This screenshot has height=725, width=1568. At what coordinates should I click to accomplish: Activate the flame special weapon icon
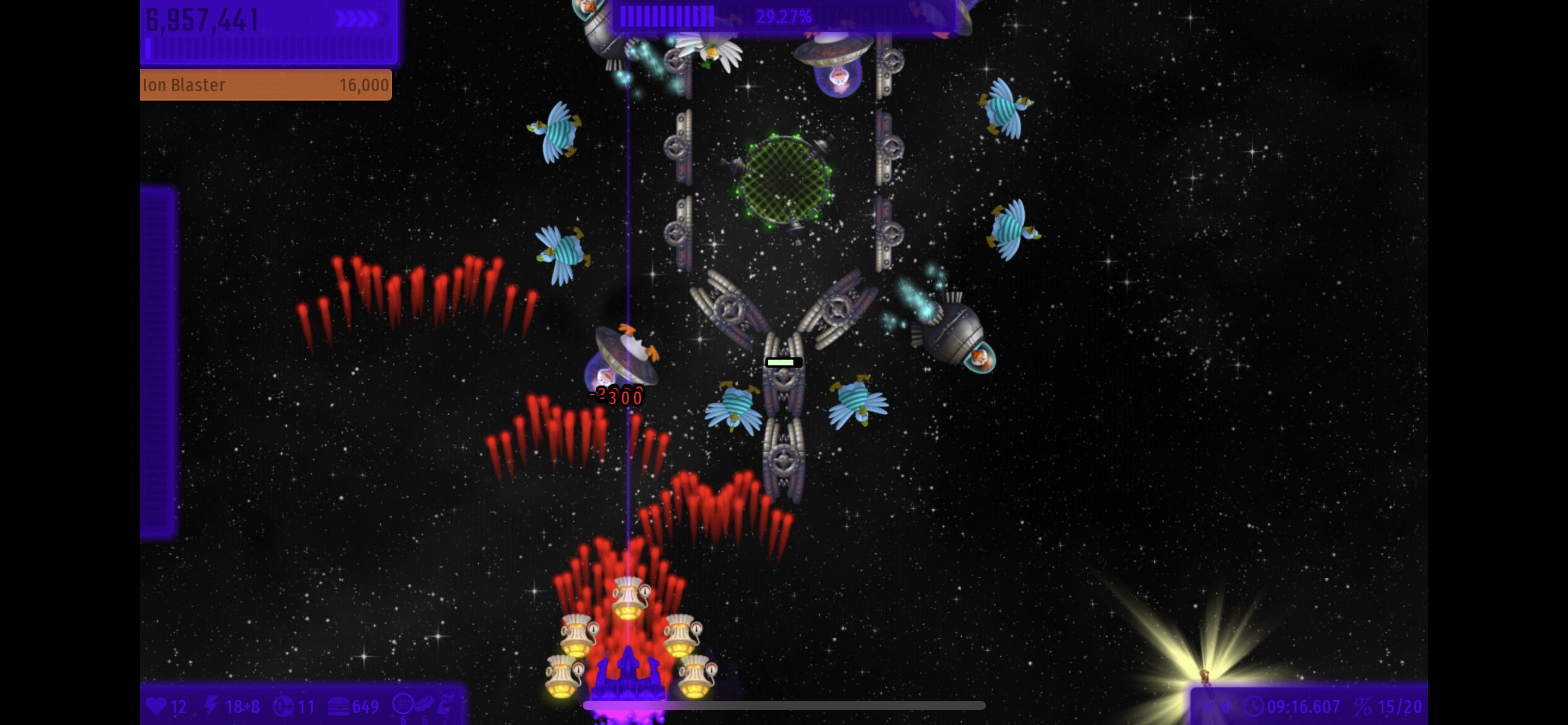click(x=446, y=705)
